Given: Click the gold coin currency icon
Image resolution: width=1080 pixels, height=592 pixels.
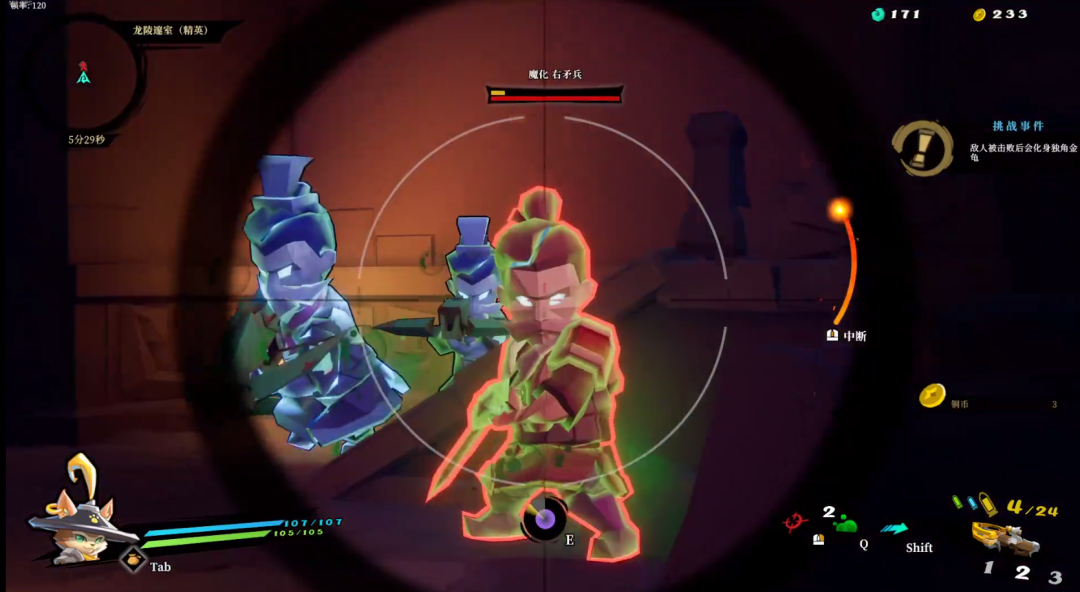Looking at the screenshot, I should click(980, 14).
